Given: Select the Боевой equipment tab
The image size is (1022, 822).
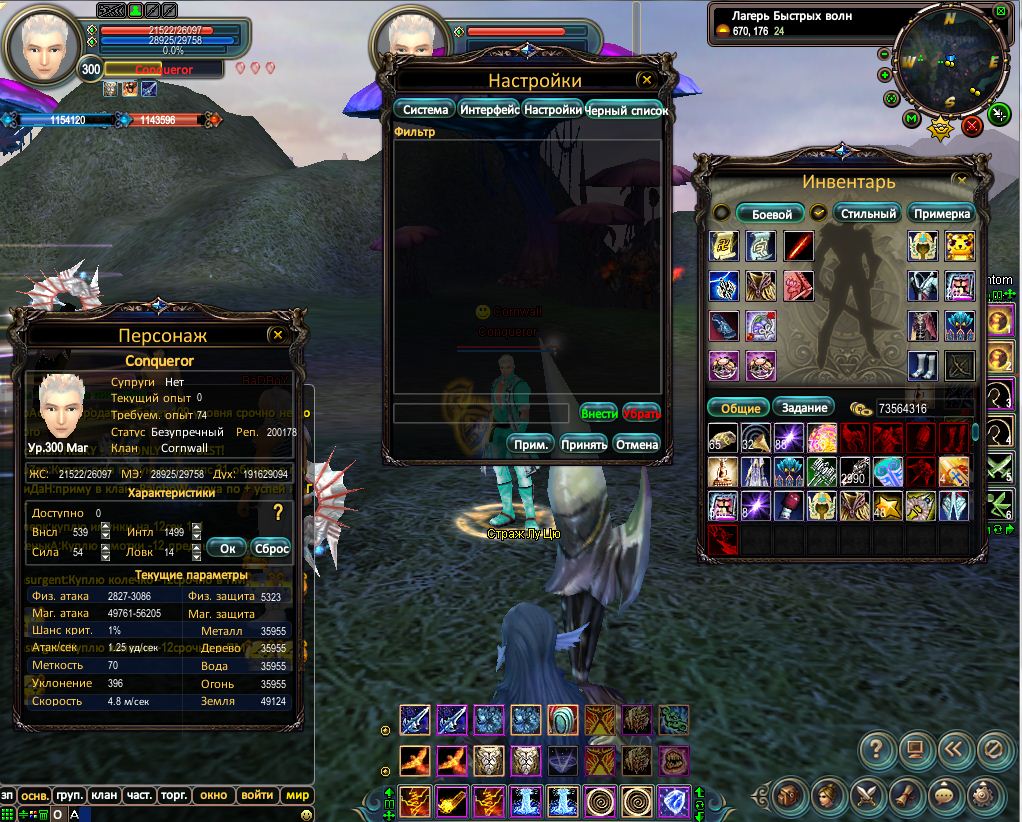Looking at the screenshot, I should (771, 213).
